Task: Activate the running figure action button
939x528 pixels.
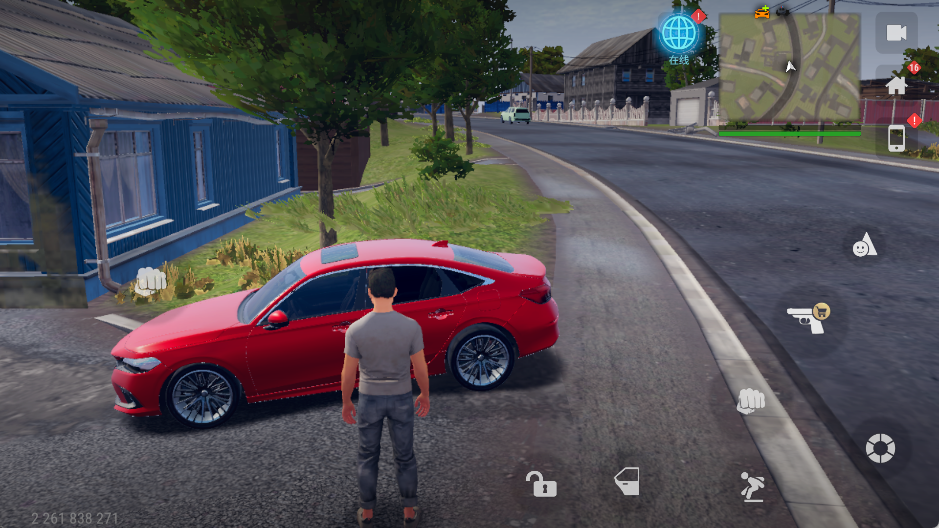Action: pos(751,486)
